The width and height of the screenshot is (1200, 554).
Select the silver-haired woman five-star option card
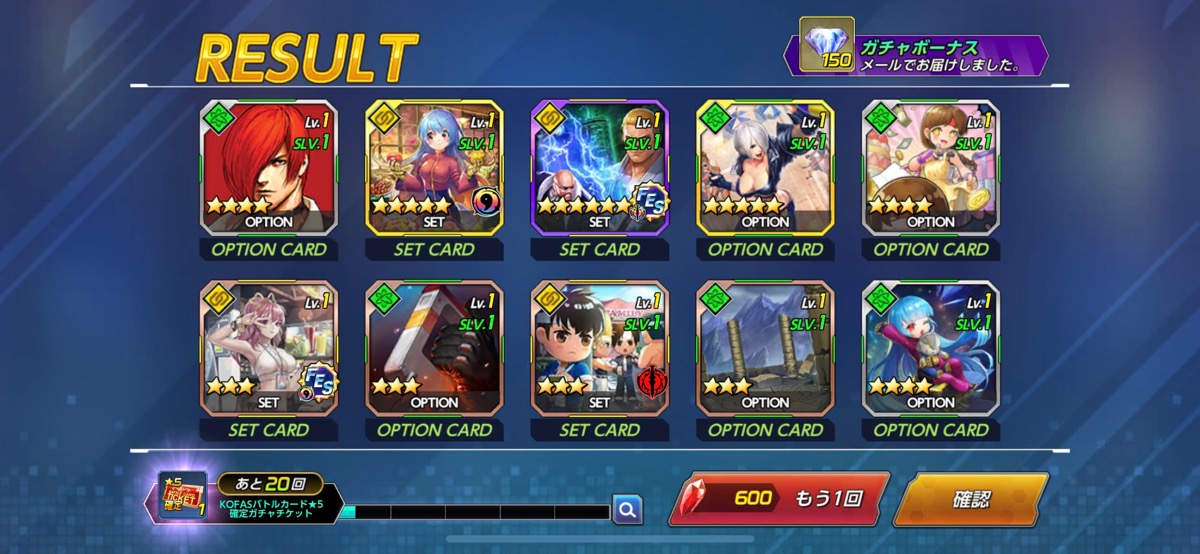[765, 168]
